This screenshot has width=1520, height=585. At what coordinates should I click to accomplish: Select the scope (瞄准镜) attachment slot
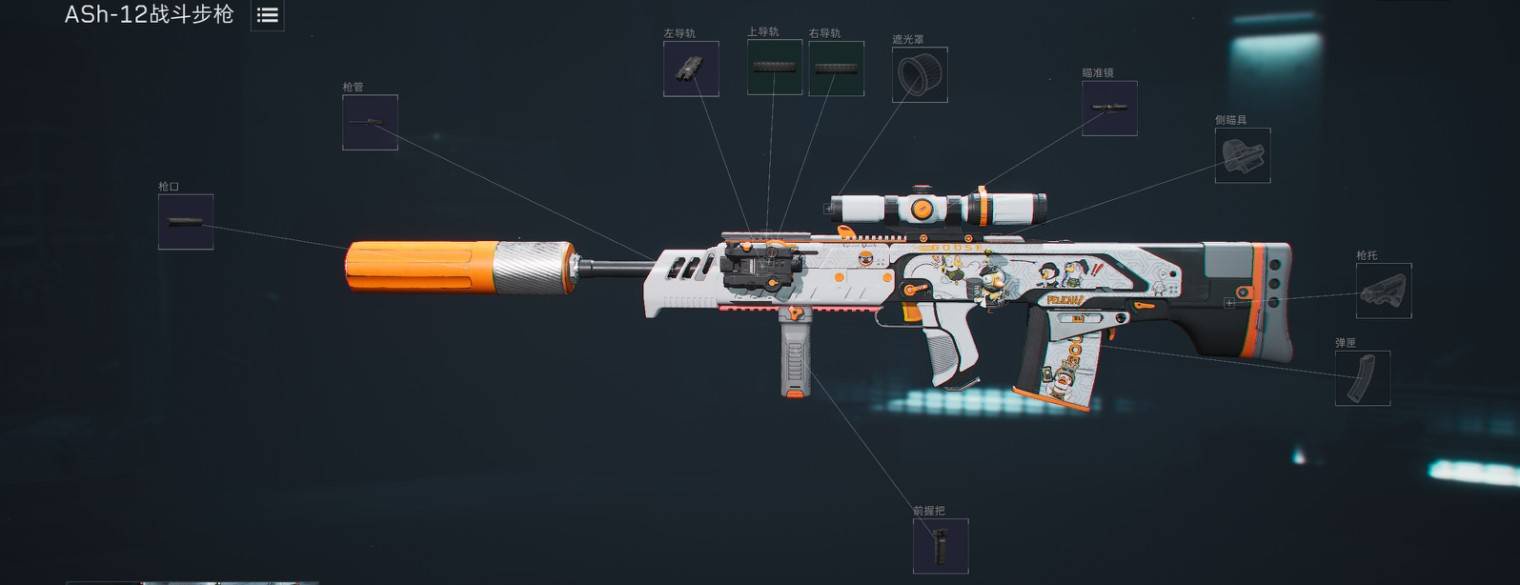pos(1110,108)
